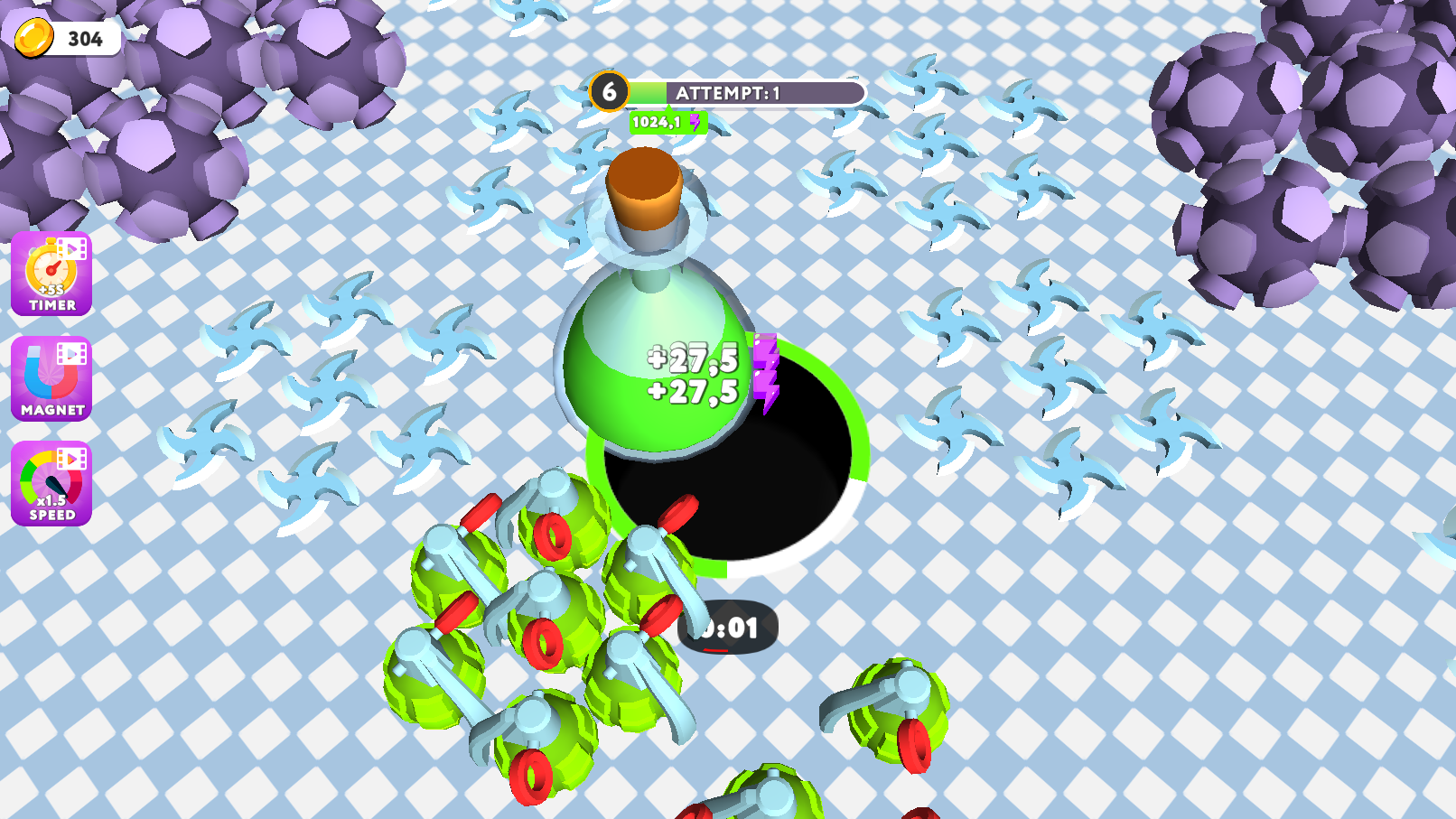Click the gold coin icon
This screenshot has width=1456, height=819.
34,38
